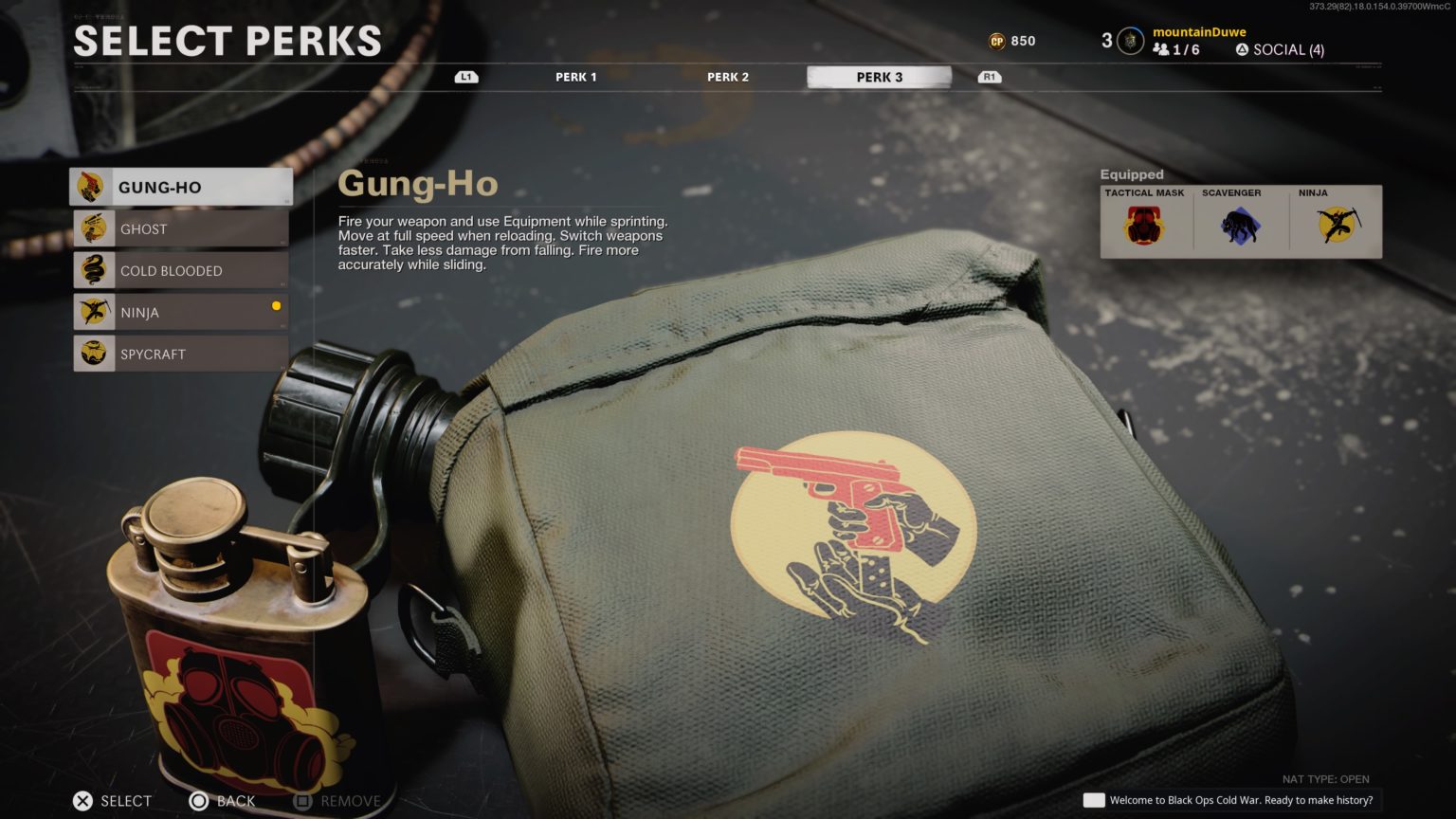This screenshot has height=819, width=1456.
Task: Toggle the Ninja perk equipped indicator dot
Action: (276, 305)
